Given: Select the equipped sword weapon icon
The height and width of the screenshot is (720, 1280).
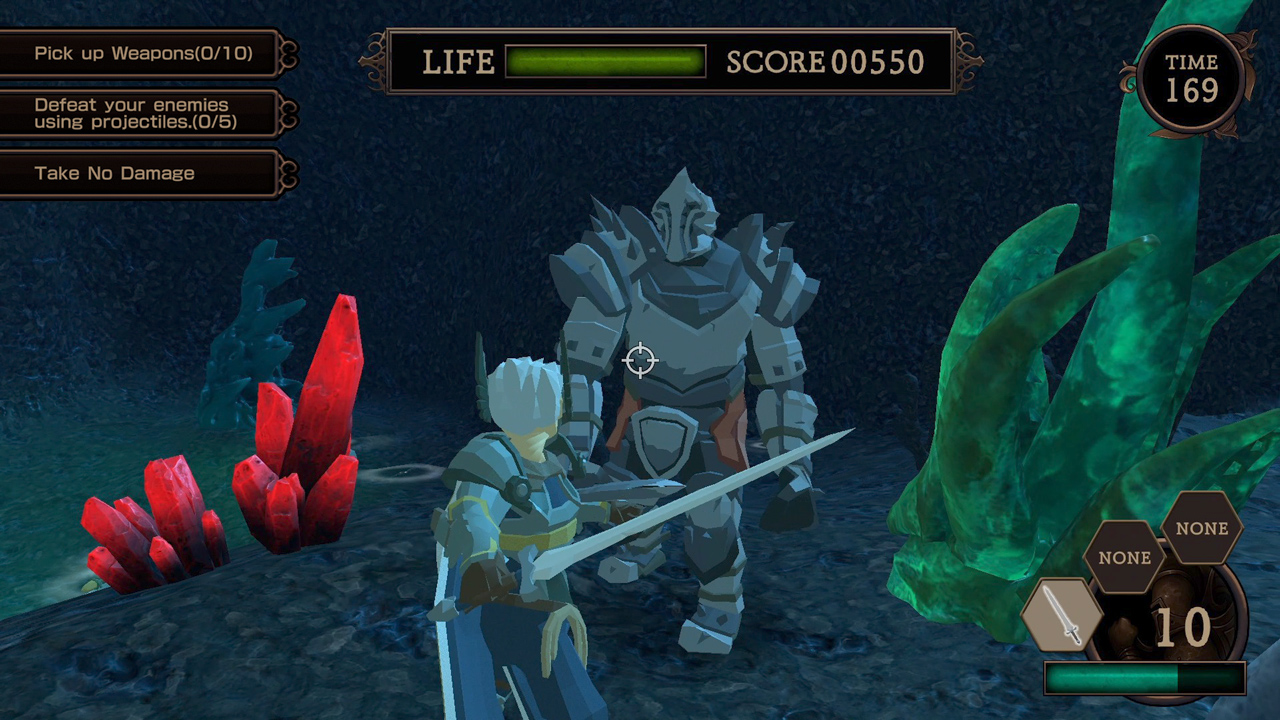Looking at the screenshot, I should [x=1063, y=617].
